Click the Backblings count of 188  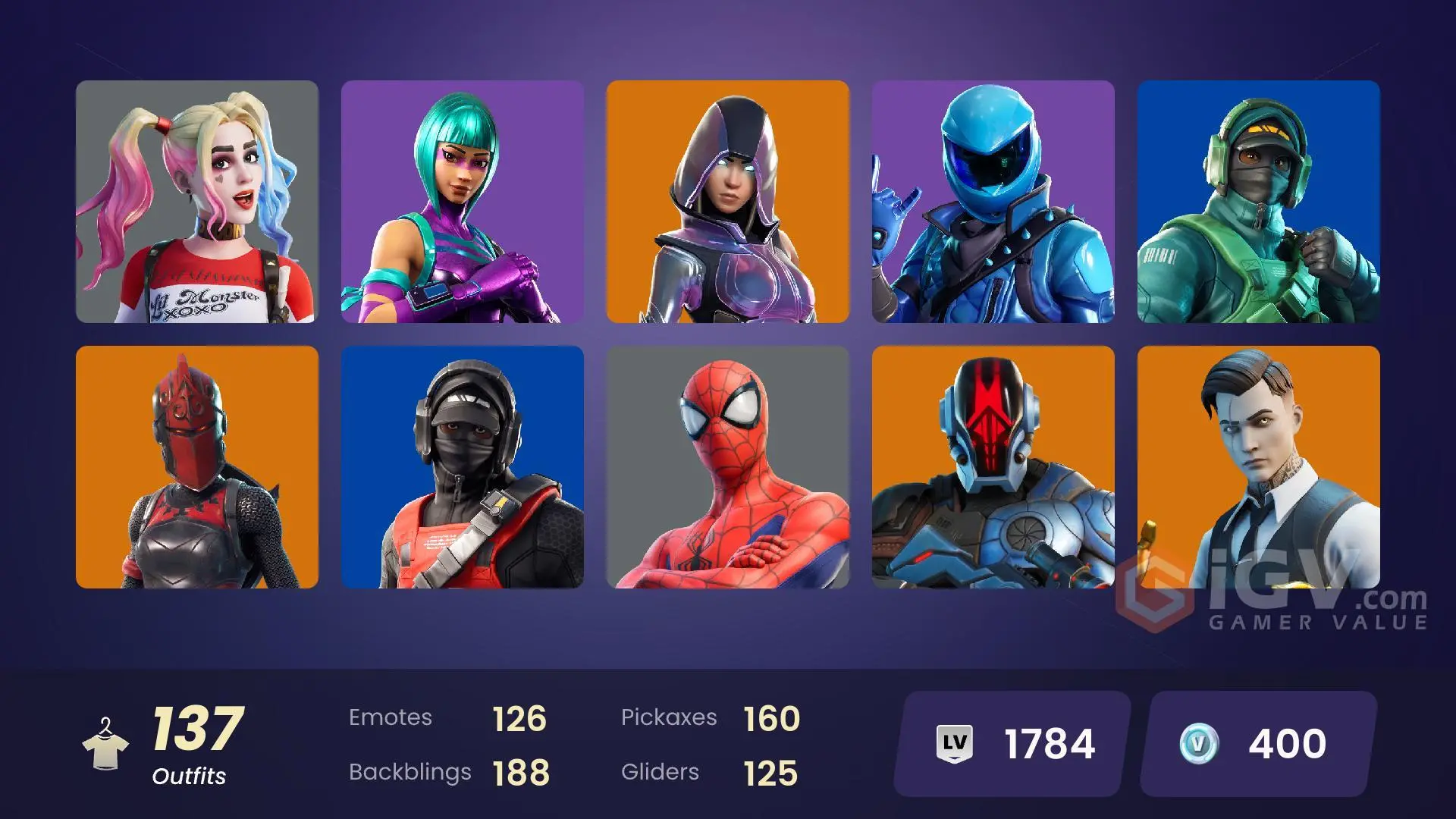[x=519, y=772]
